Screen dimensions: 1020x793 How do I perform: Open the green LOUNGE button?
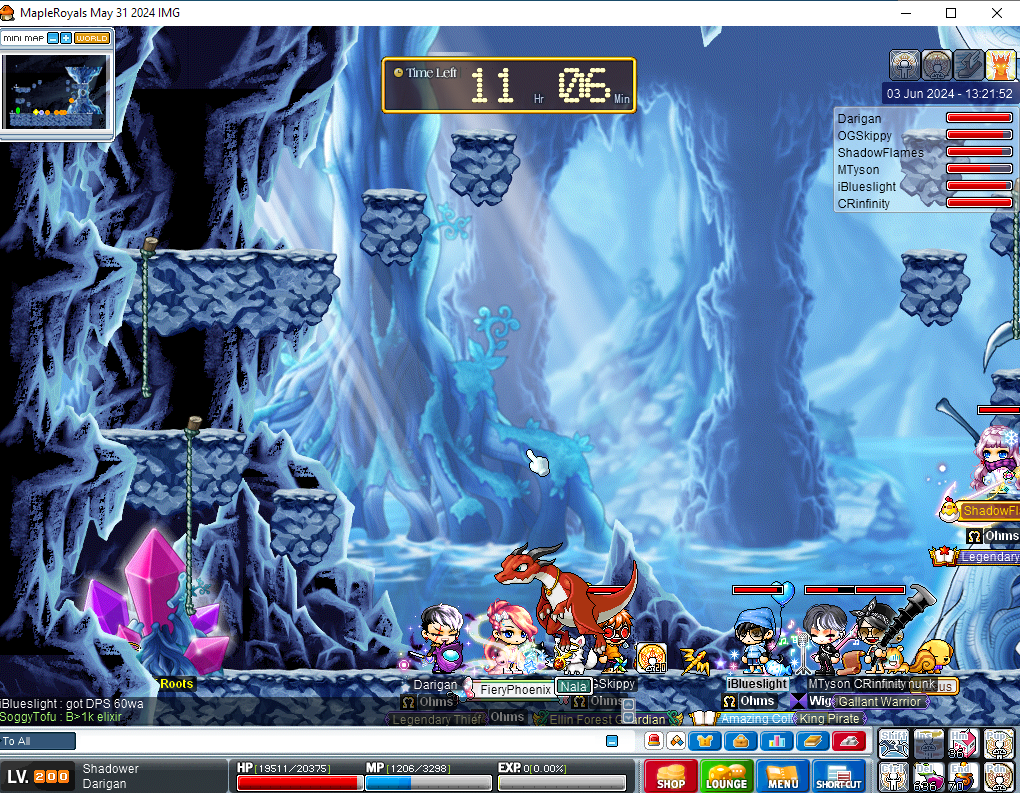tap(726, 775)
